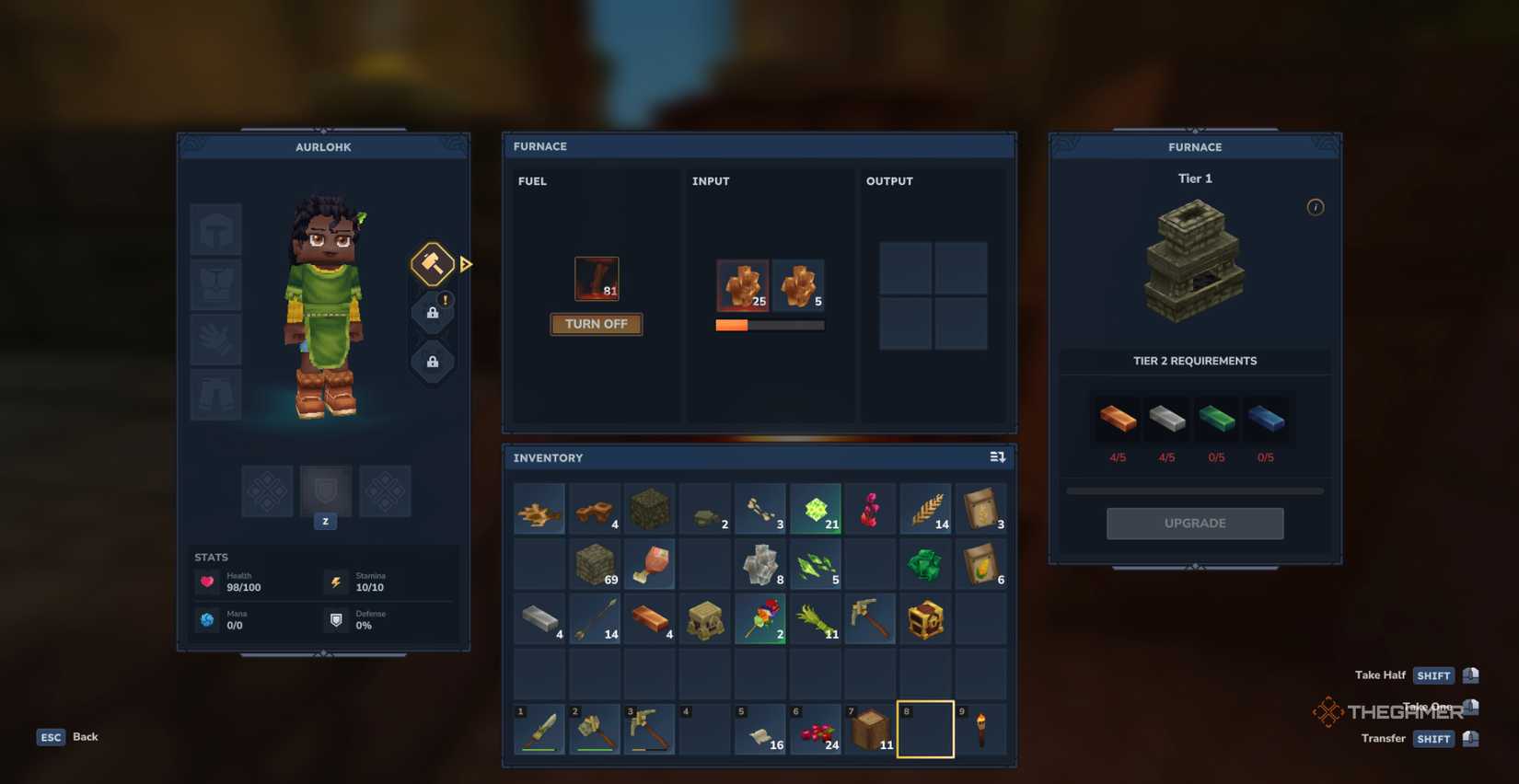Open the inventory sort options icon

click(x=996, y=456)
